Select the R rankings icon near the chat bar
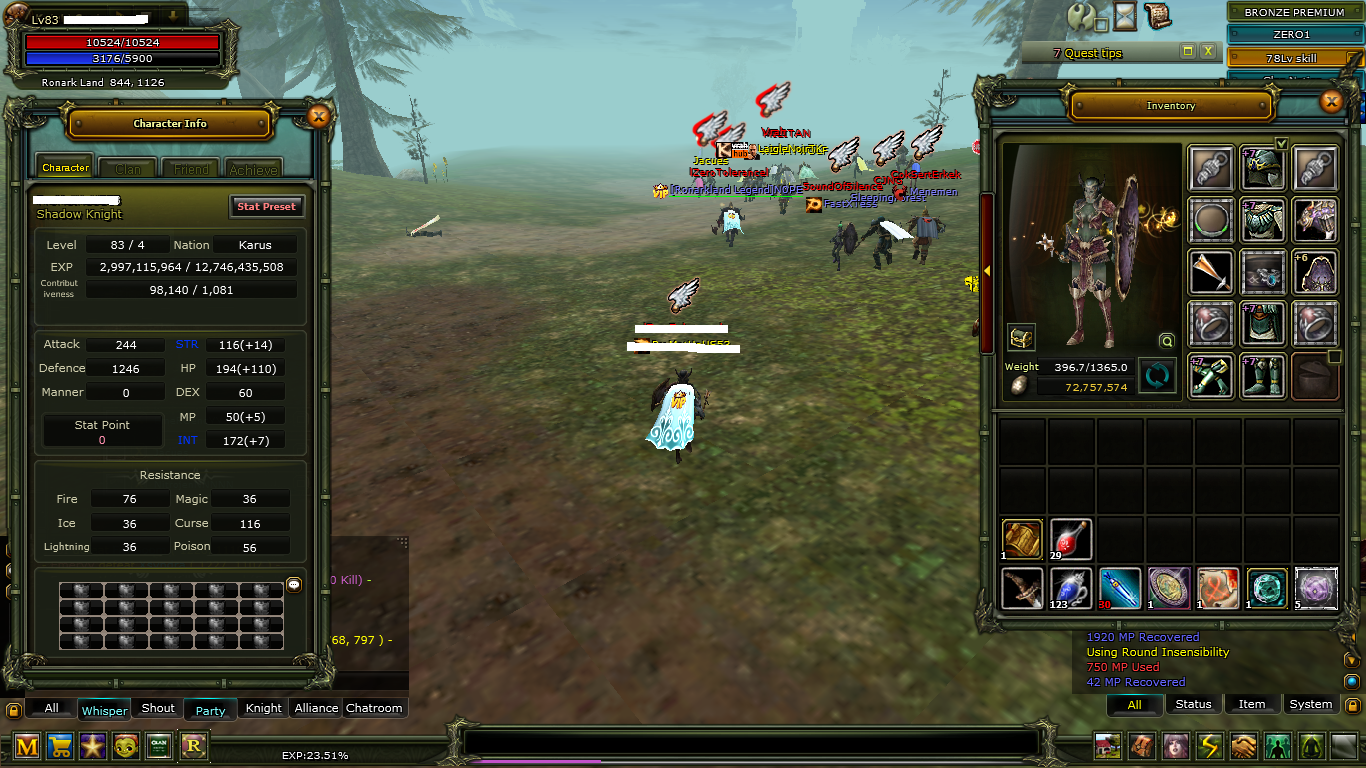1366x768 pixels. pos(193,747)
